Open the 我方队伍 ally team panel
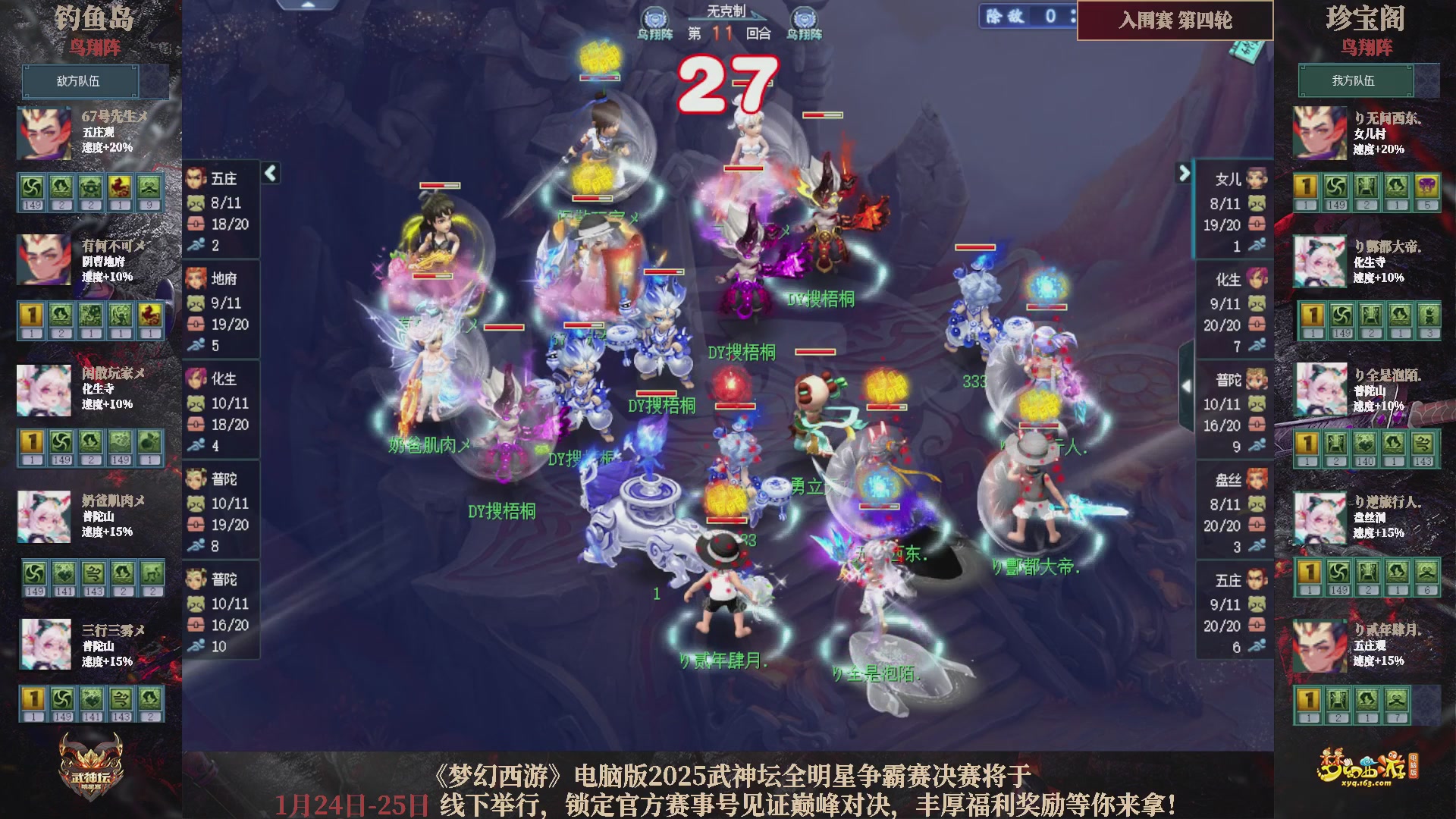 [1357, 81]
